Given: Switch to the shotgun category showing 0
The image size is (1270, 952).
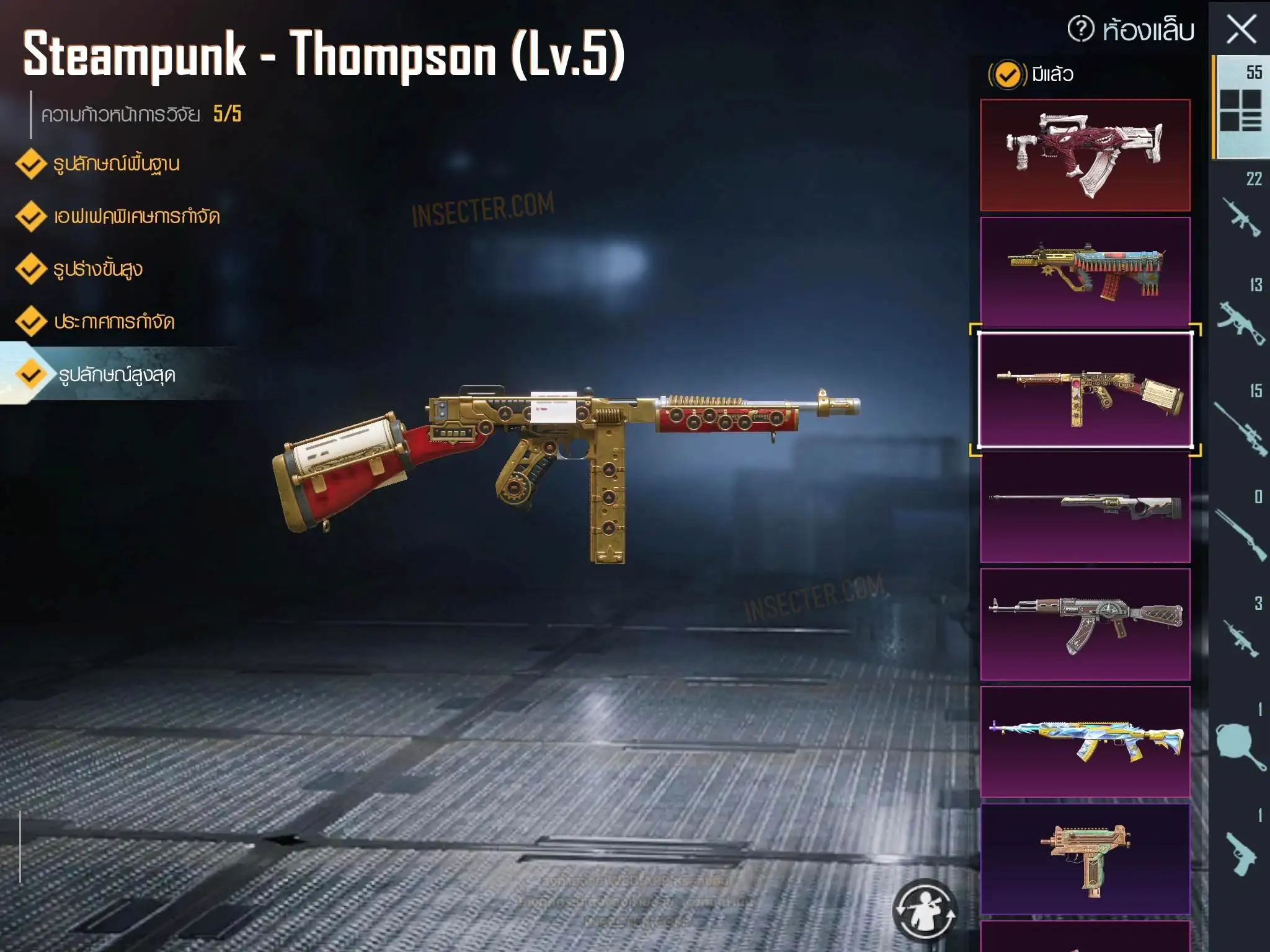Looking at the screenshot, I should [1240, 530].
